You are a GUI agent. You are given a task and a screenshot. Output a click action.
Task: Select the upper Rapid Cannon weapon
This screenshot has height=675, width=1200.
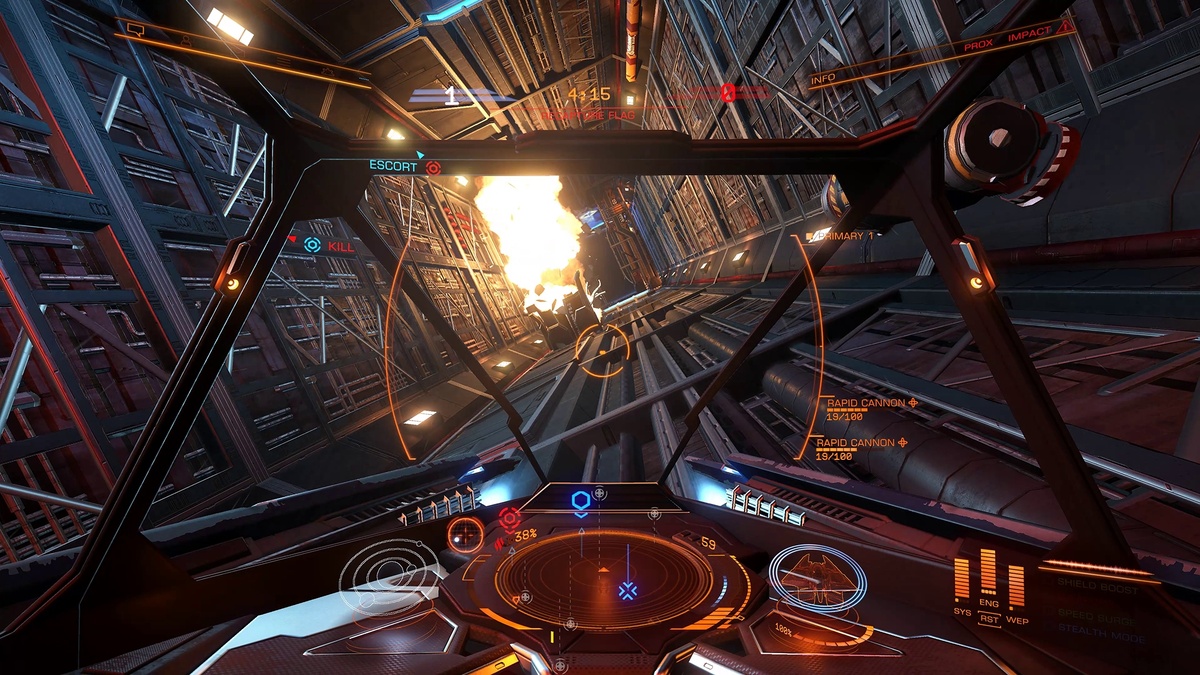coord(866,403)
